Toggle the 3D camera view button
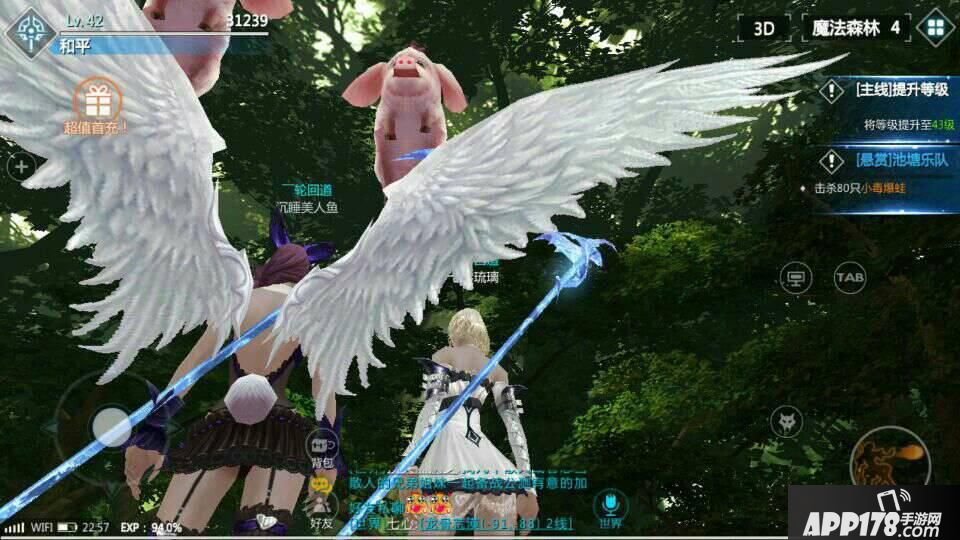The width and height of the screenshot is (960, 540). 765,28
